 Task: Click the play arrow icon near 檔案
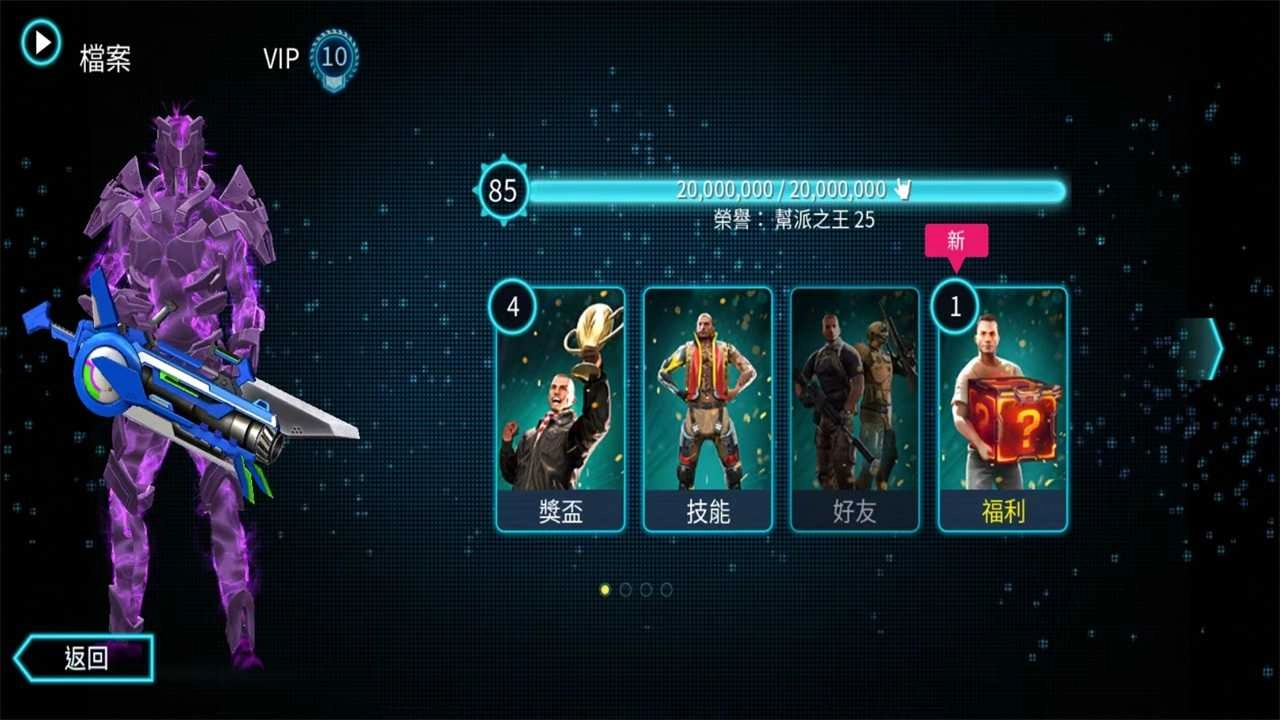click(40, 43)
